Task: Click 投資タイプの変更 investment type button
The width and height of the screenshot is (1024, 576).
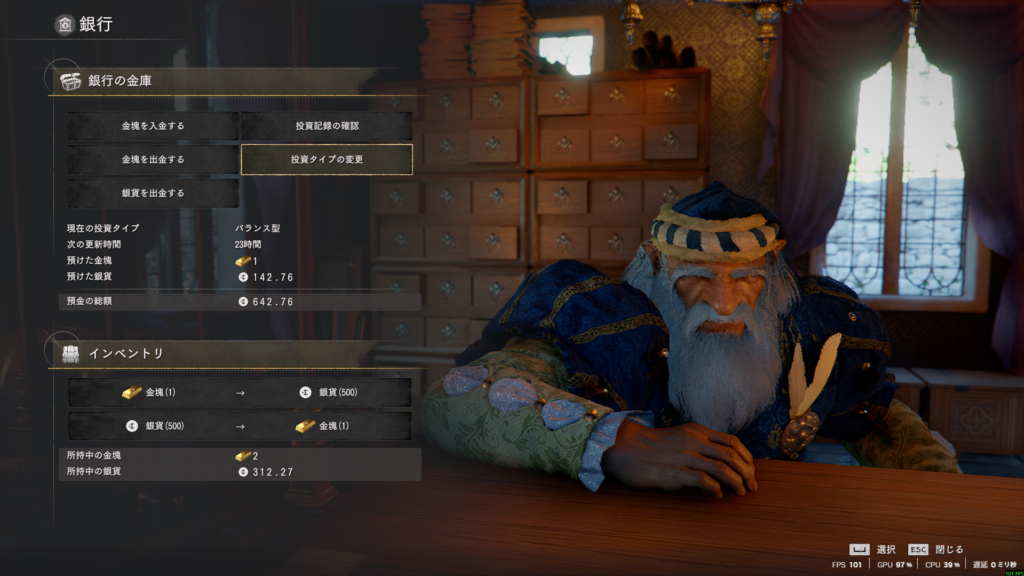Action: pos(326,159)
